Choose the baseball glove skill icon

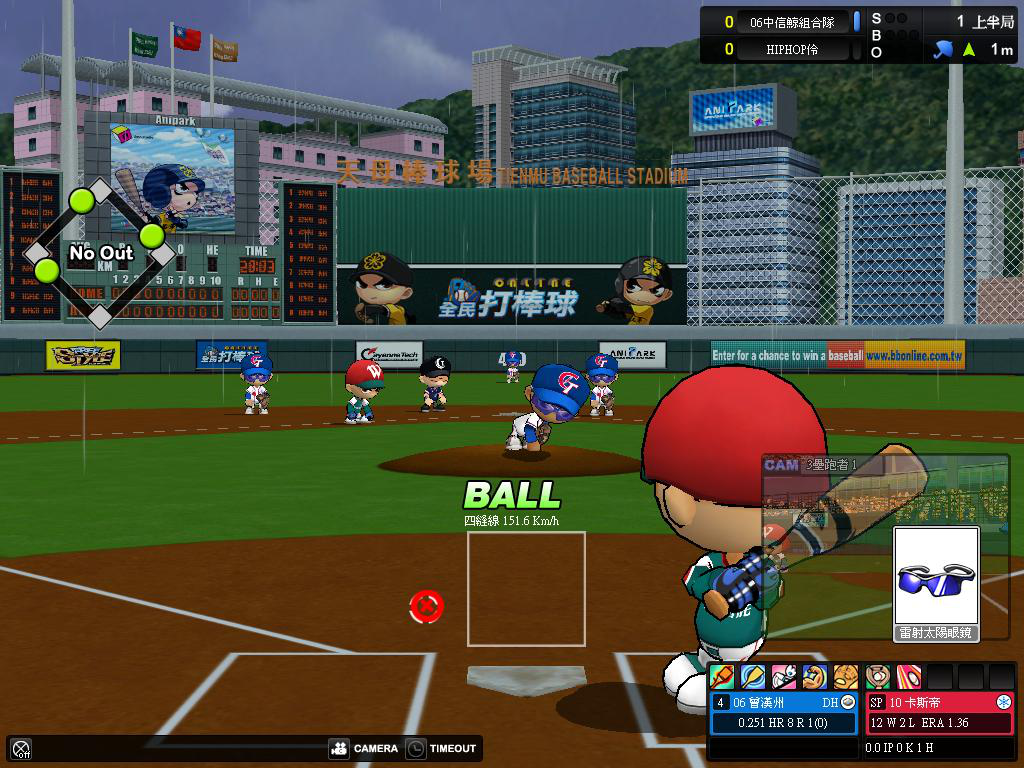point(846,677)
